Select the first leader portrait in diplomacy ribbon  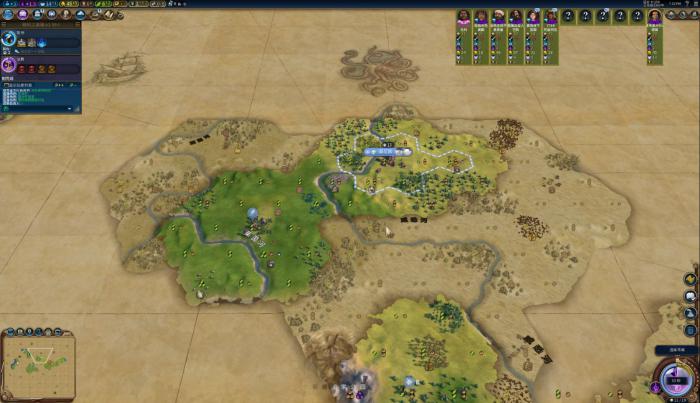click(x=463, y=17)
